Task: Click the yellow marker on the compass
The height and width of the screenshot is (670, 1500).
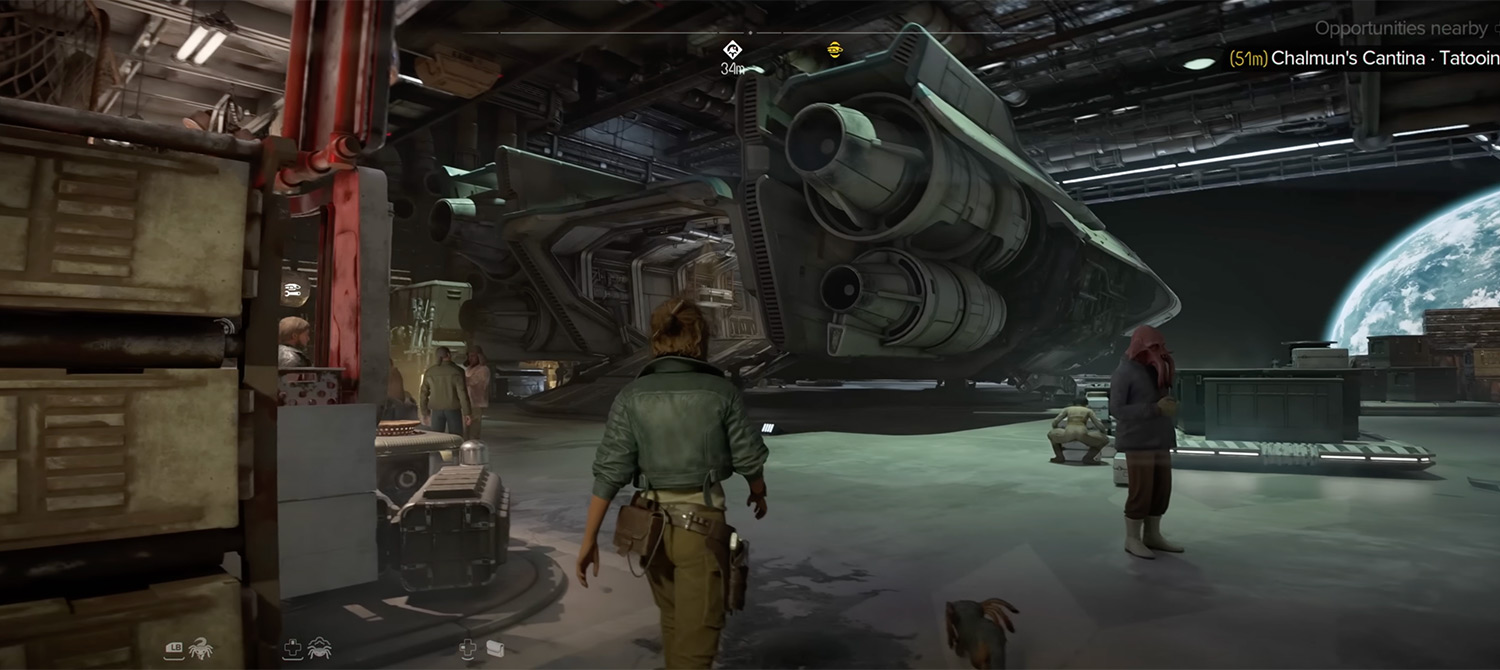Action: (835, 48)
